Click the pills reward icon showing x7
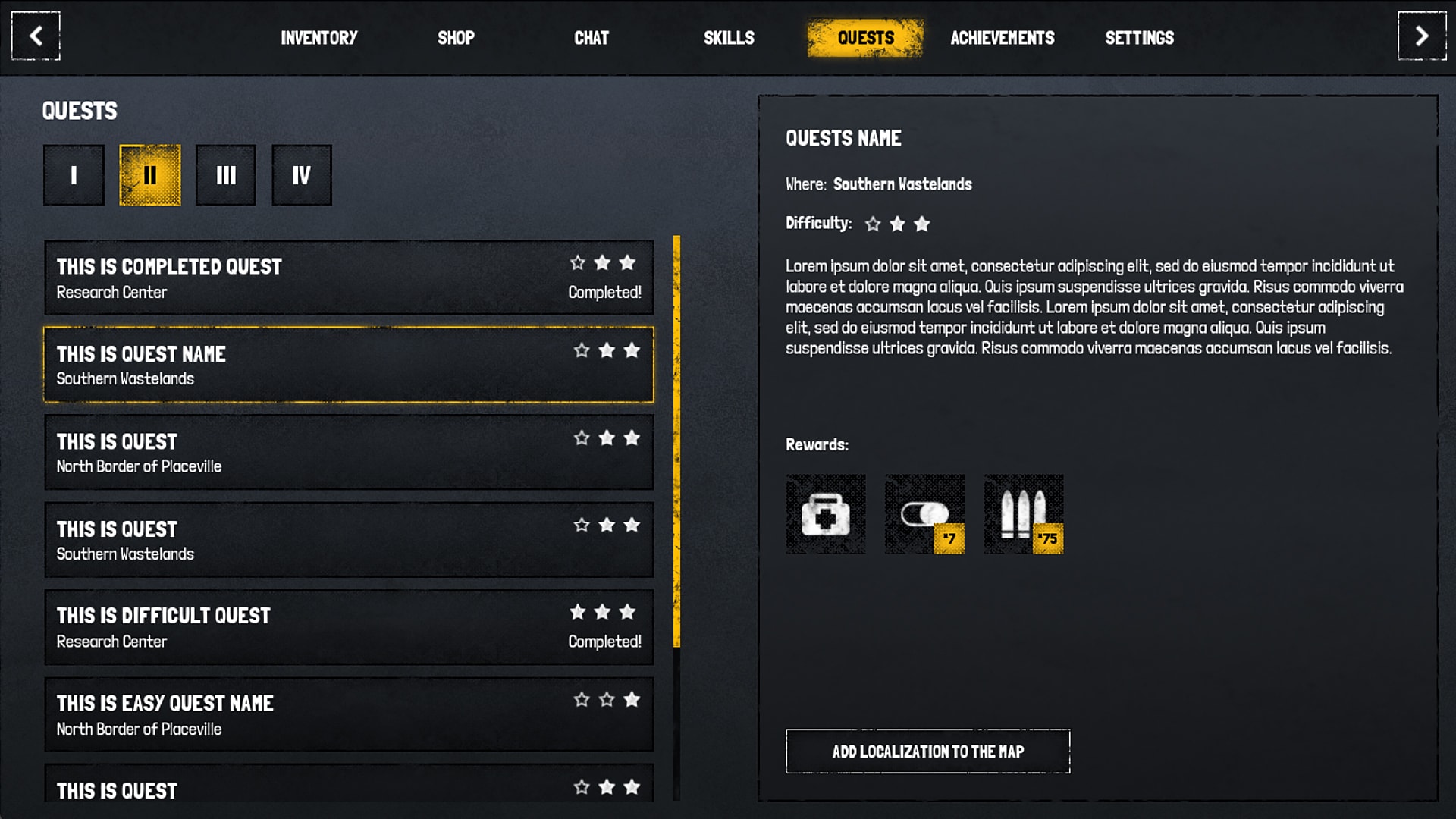This screenshot has height=819, width=1456. (x=924, y=514)
